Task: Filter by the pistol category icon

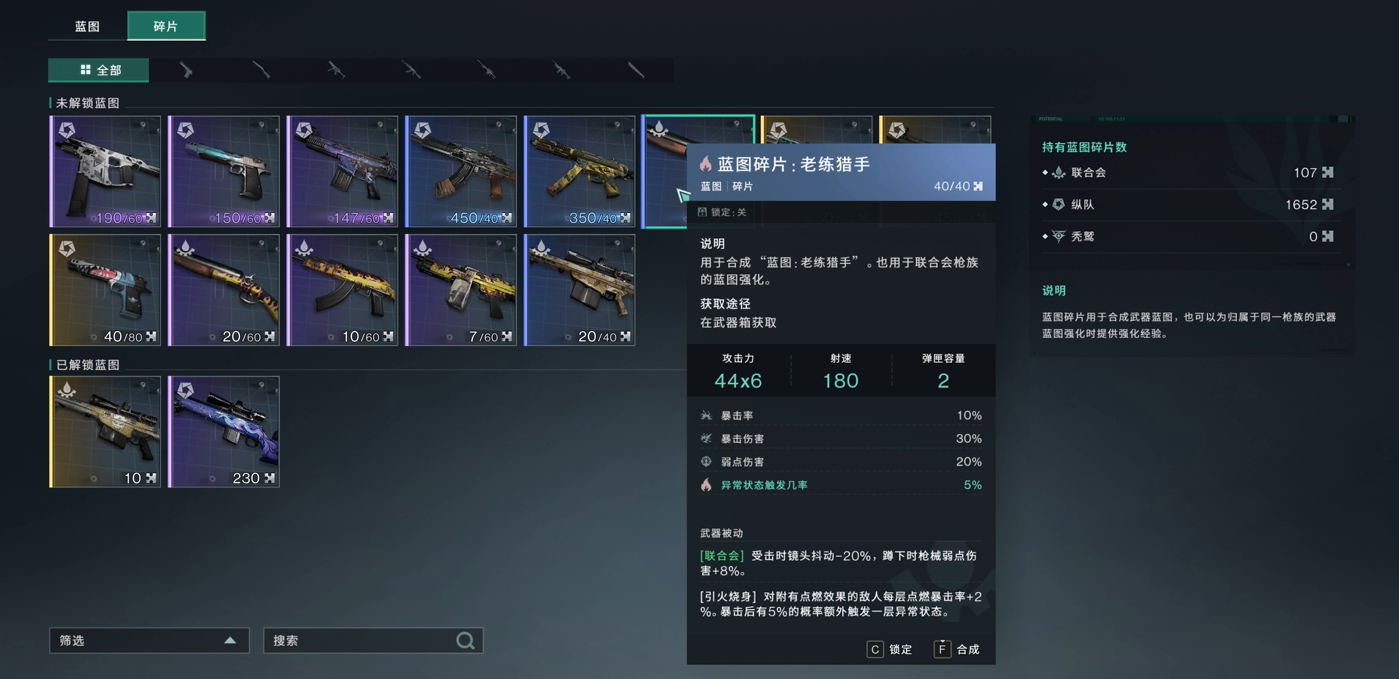Action: (186, 70)
